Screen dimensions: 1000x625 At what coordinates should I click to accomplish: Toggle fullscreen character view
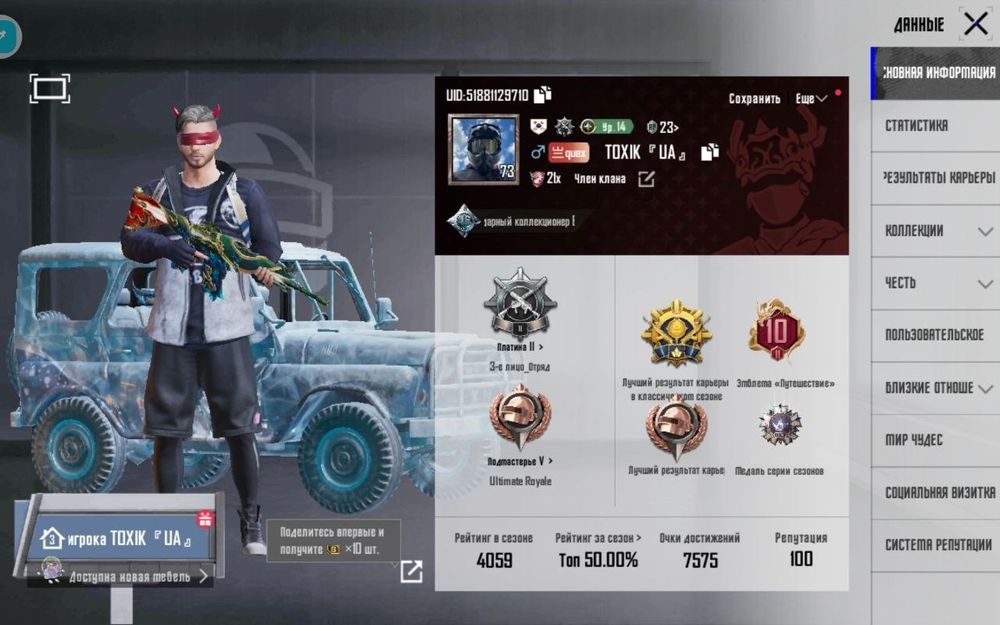[49, 88]
